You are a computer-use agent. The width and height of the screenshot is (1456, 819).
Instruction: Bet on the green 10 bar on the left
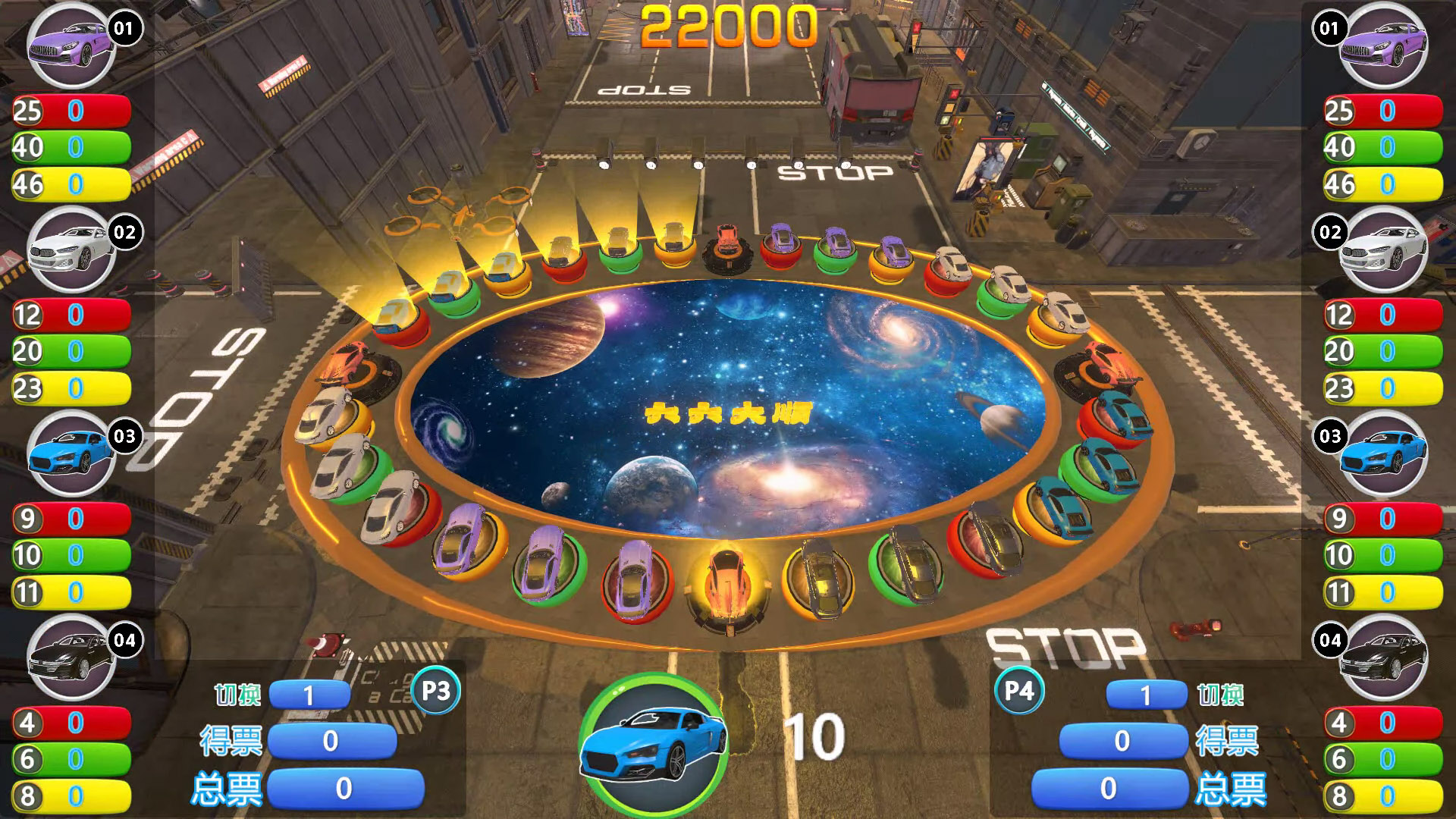[72, 556]
